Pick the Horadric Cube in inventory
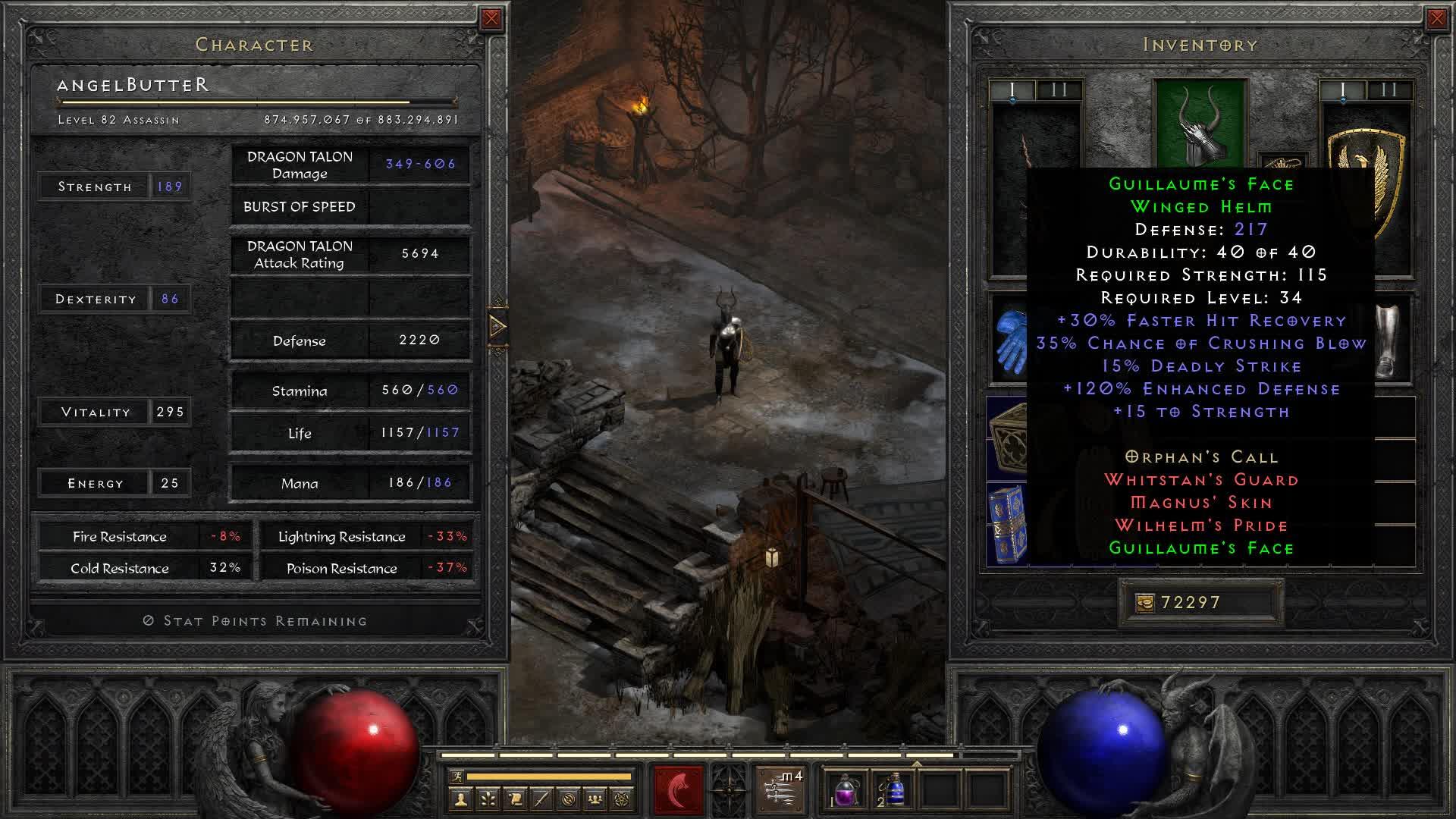Image resolution: width=1456 pixels, height=819 pixels. pos(1009,438)
